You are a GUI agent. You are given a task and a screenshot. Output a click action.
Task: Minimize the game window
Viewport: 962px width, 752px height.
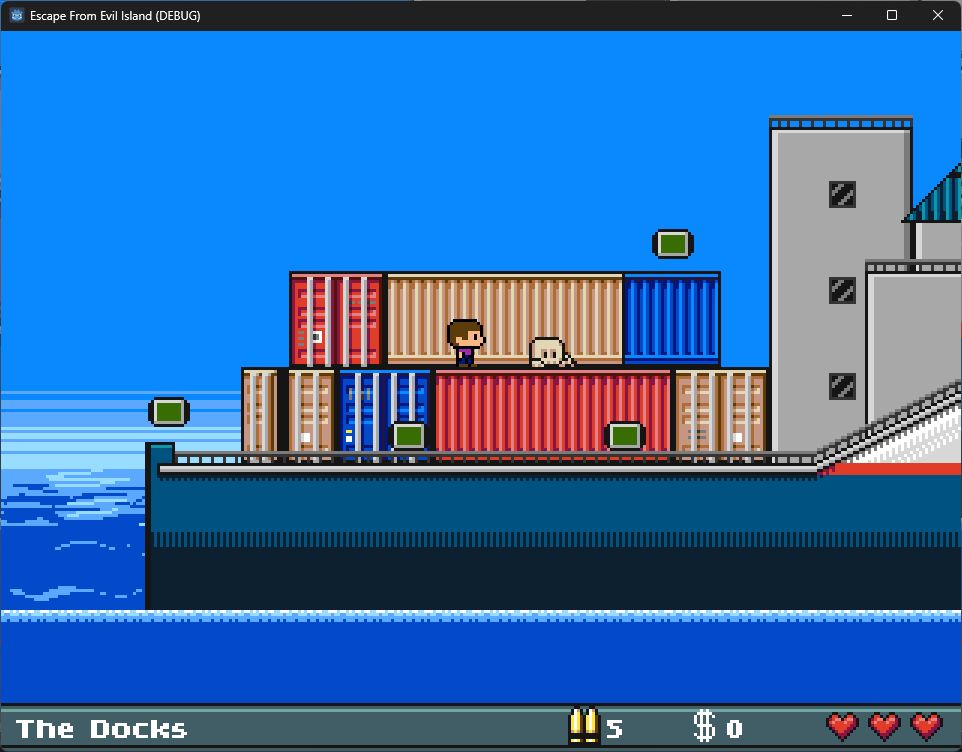(x=846, y=15)
